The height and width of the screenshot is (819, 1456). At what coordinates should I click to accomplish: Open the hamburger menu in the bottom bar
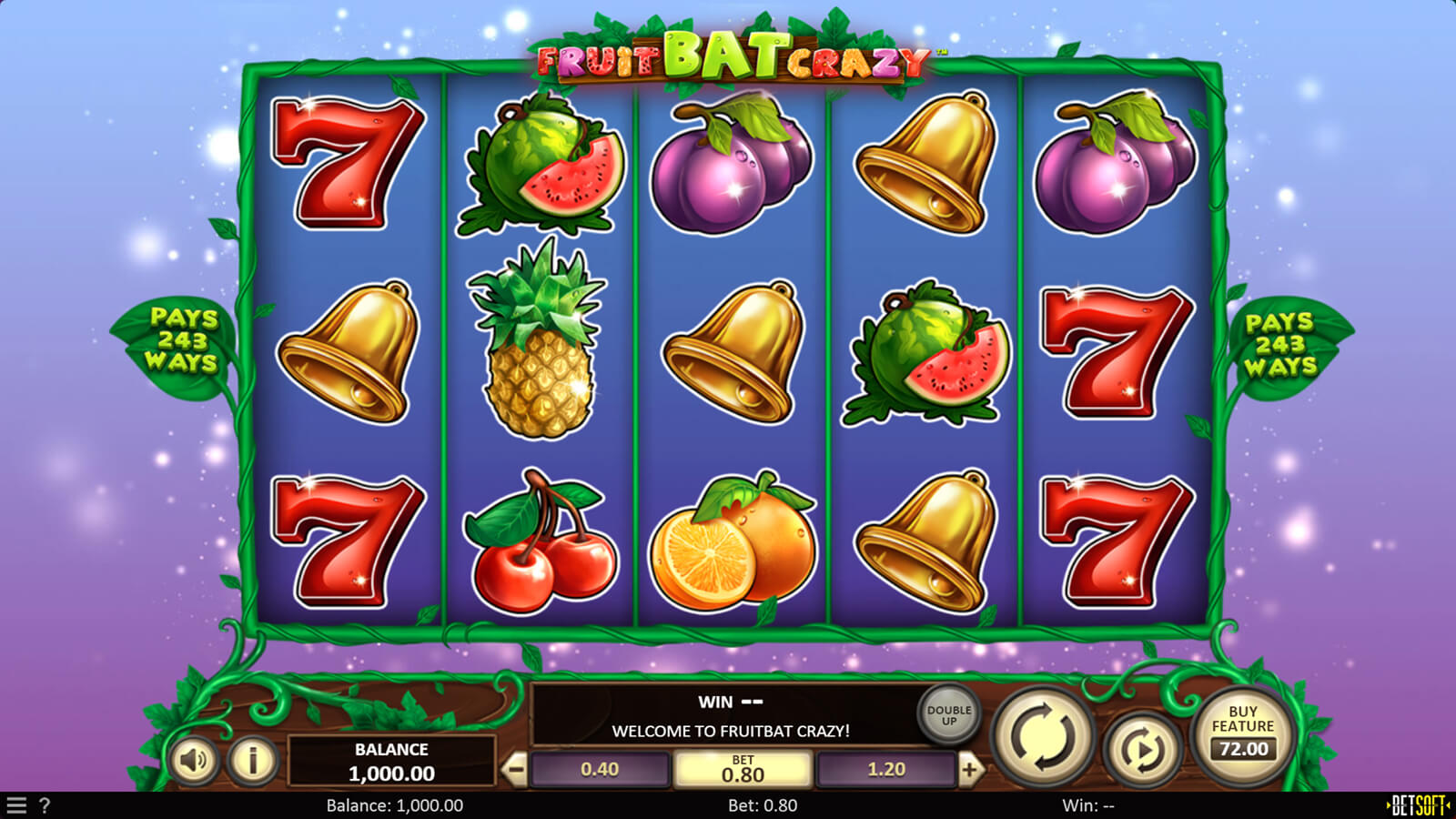tap(16, 805)
